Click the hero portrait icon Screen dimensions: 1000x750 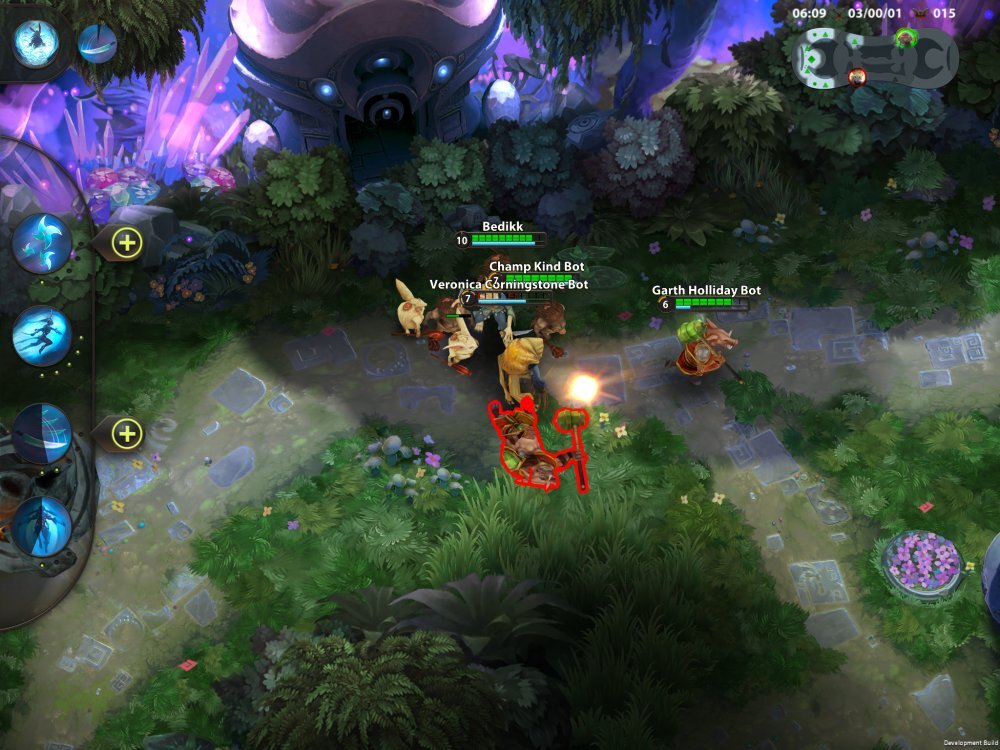pyautogui.click(x=36, y=43)
